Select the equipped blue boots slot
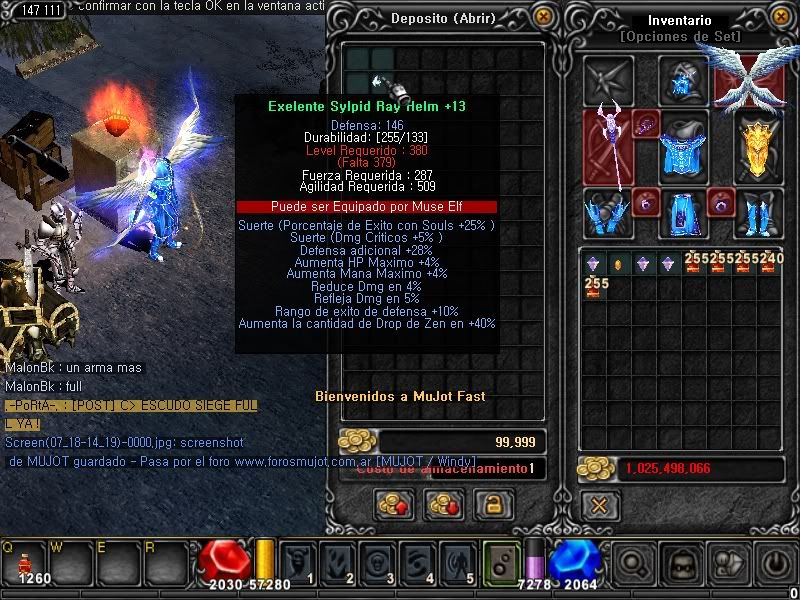 click(758, 213)
